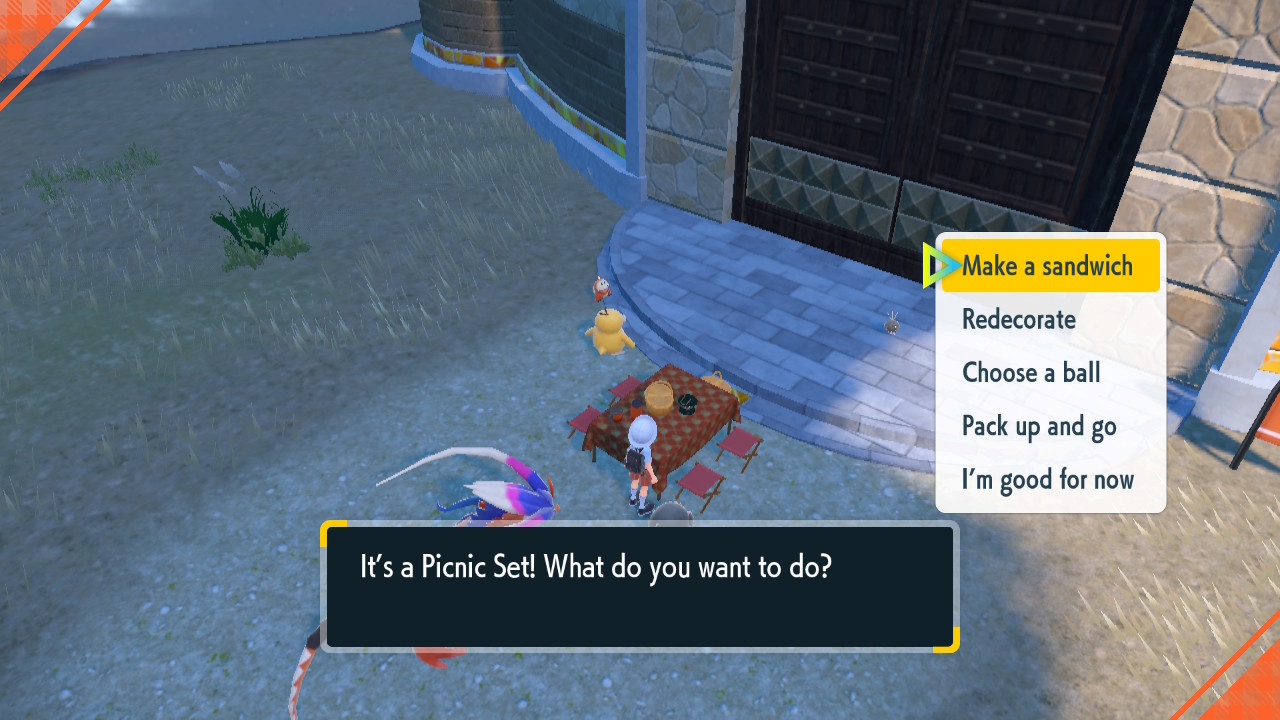This screenshot has height=720, width=1280.
Task: Click the yellow highlighted menu entry
Action: pyautogui.click(x=1049, y=265)
